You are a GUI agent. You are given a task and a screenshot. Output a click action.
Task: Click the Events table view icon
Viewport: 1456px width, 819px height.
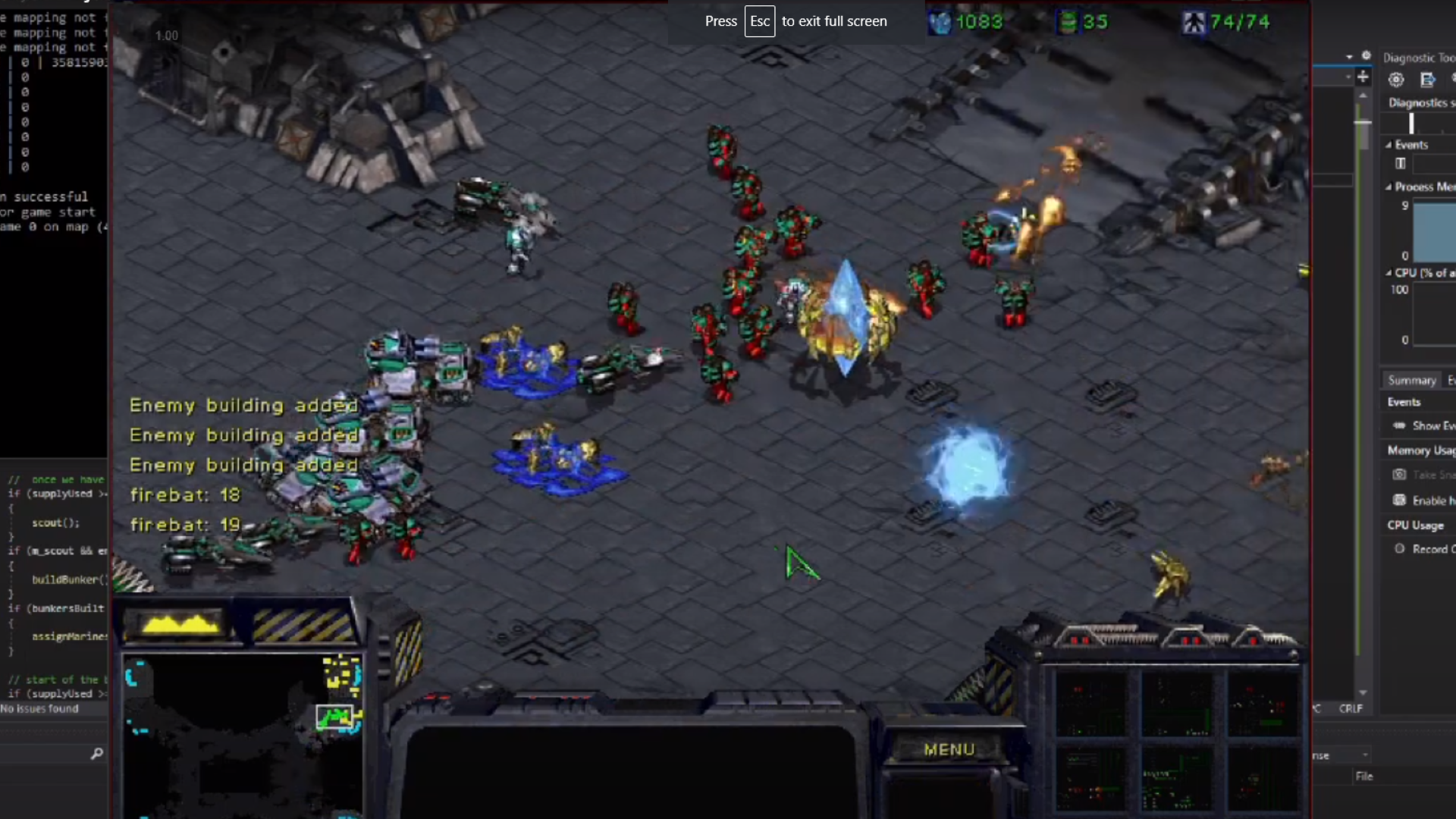click(1401, 163)
